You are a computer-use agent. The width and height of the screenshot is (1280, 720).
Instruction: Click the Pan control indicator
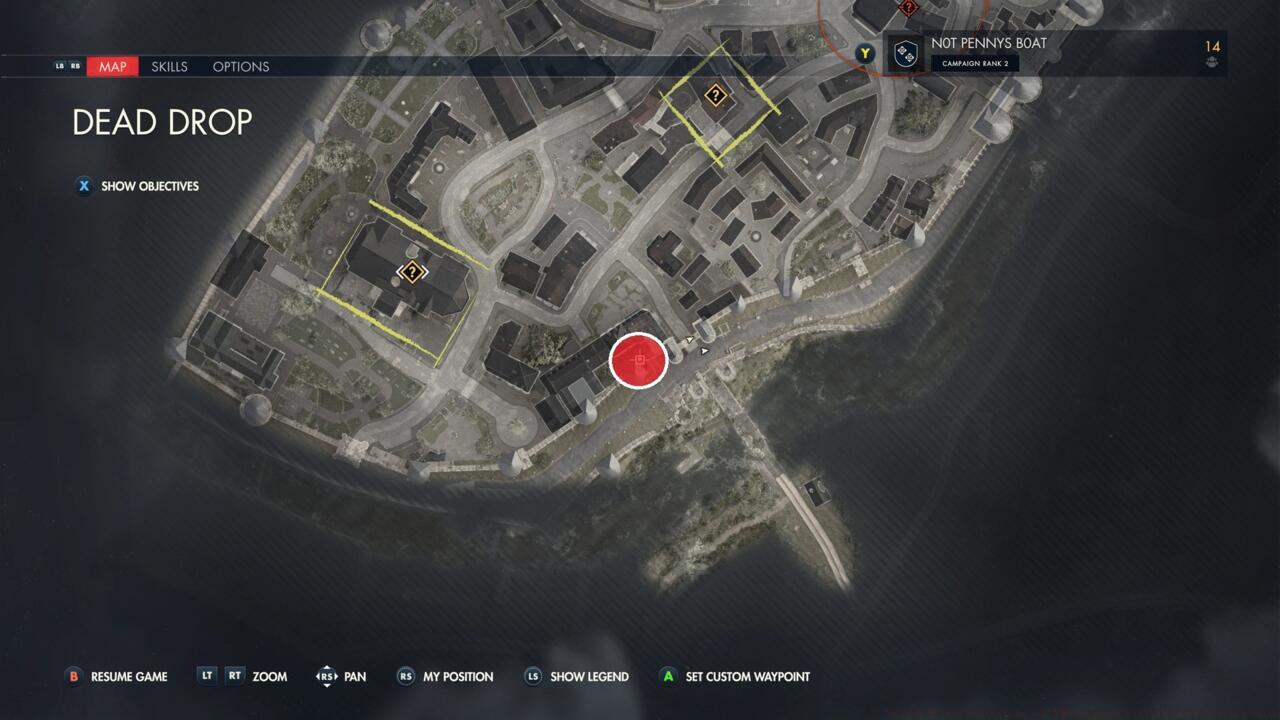326,677
